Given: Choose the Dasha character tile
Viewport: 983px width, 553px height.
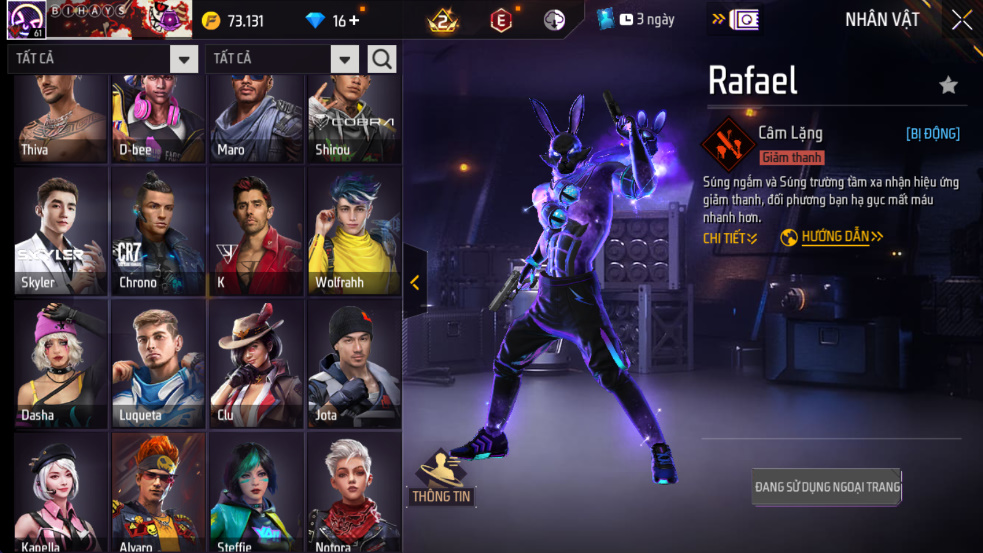Looking at the screenshot, I should (x=61, y=364).
